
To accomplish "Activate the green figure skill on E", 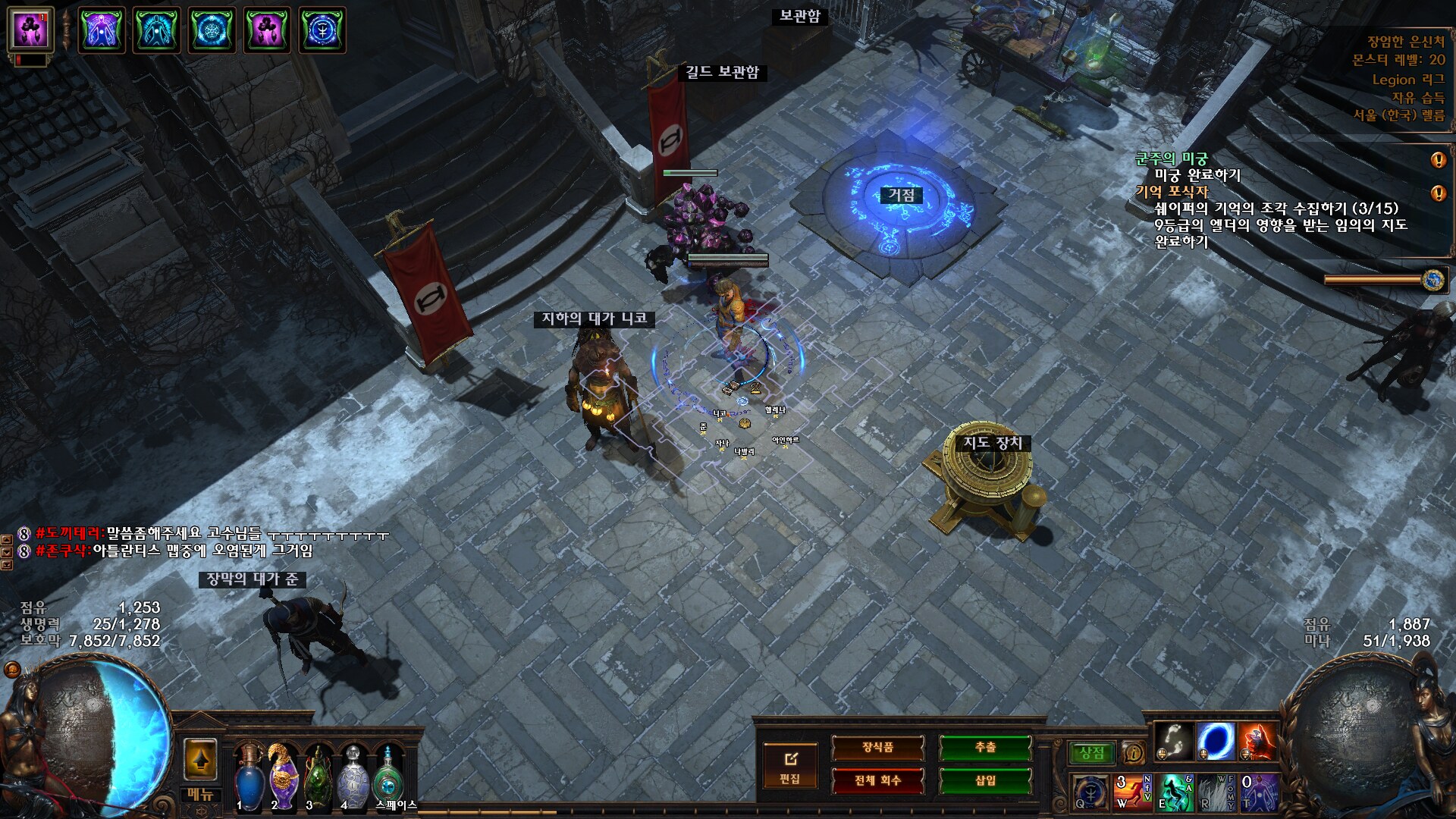I will (1174, 792).
